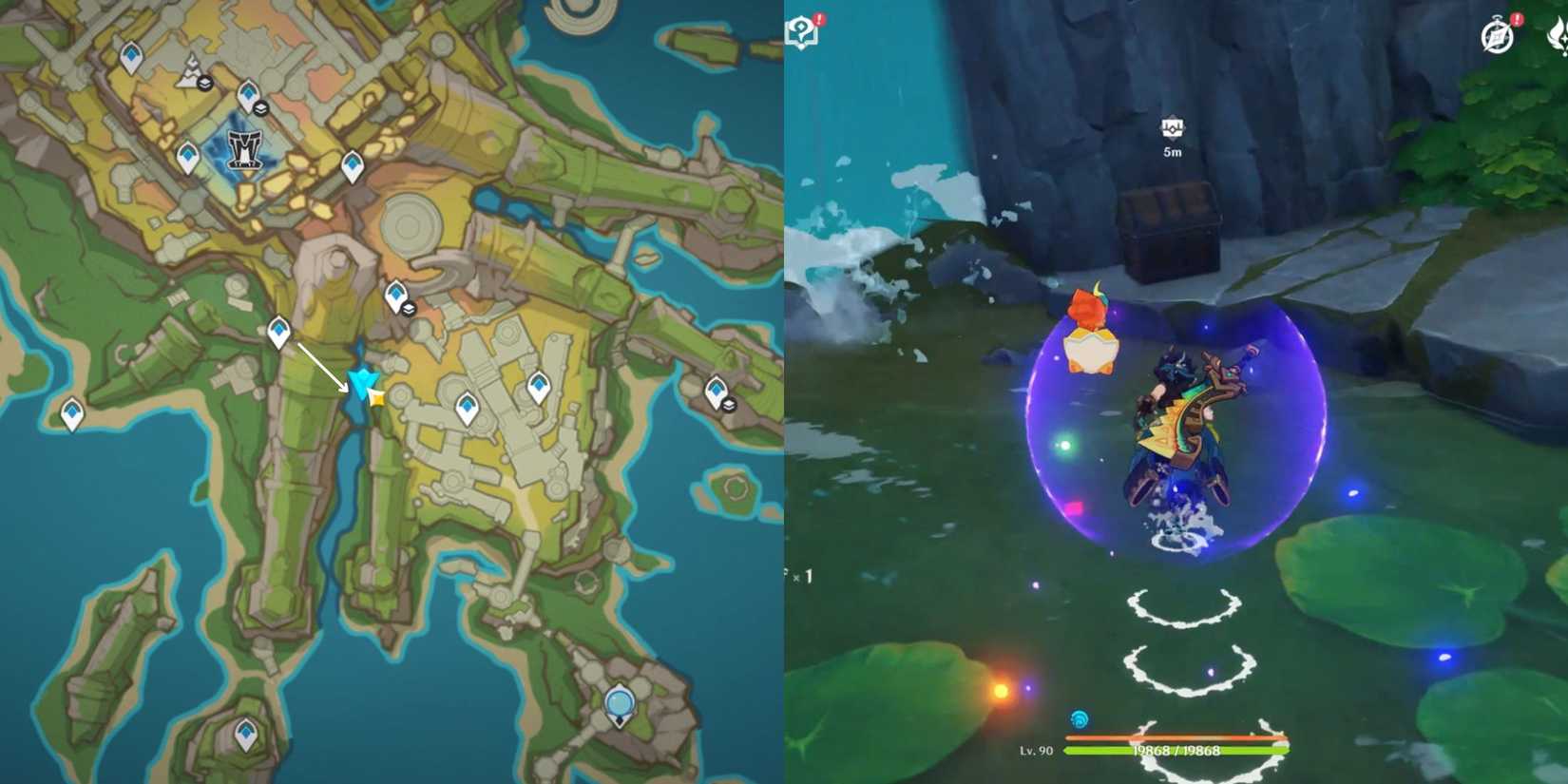The height and width of the screenshot is (784, 1568).
Task: Click the teleport waypoint at the map's top-left corner
Action: point(130,54)
